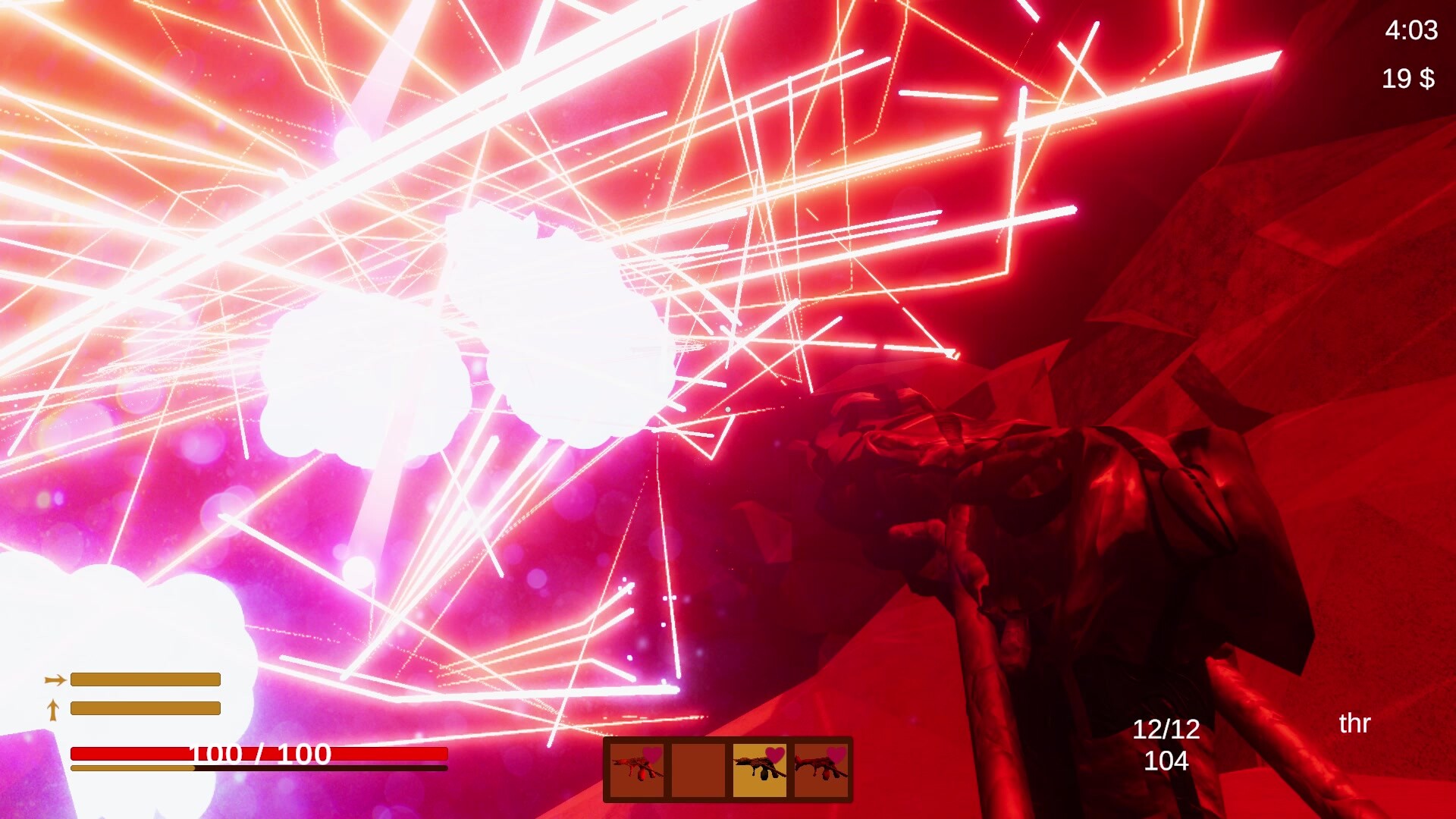The image size is (1456, 819).
Task: Click the up-arrow icon beside the second gold bar
Action: (53, 709)
